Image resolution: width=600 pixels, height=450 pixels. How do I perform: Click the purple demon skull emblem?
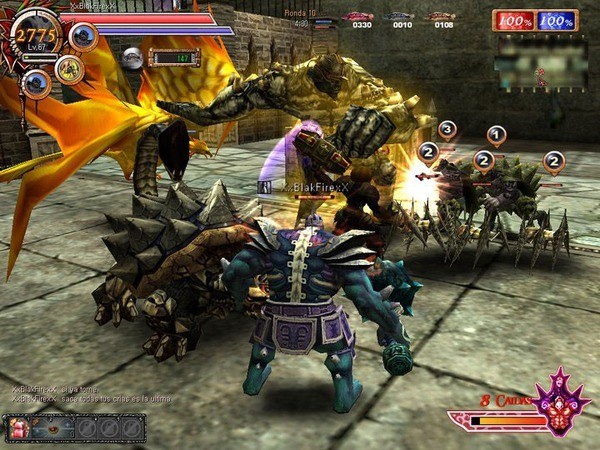tap(558, 406)
